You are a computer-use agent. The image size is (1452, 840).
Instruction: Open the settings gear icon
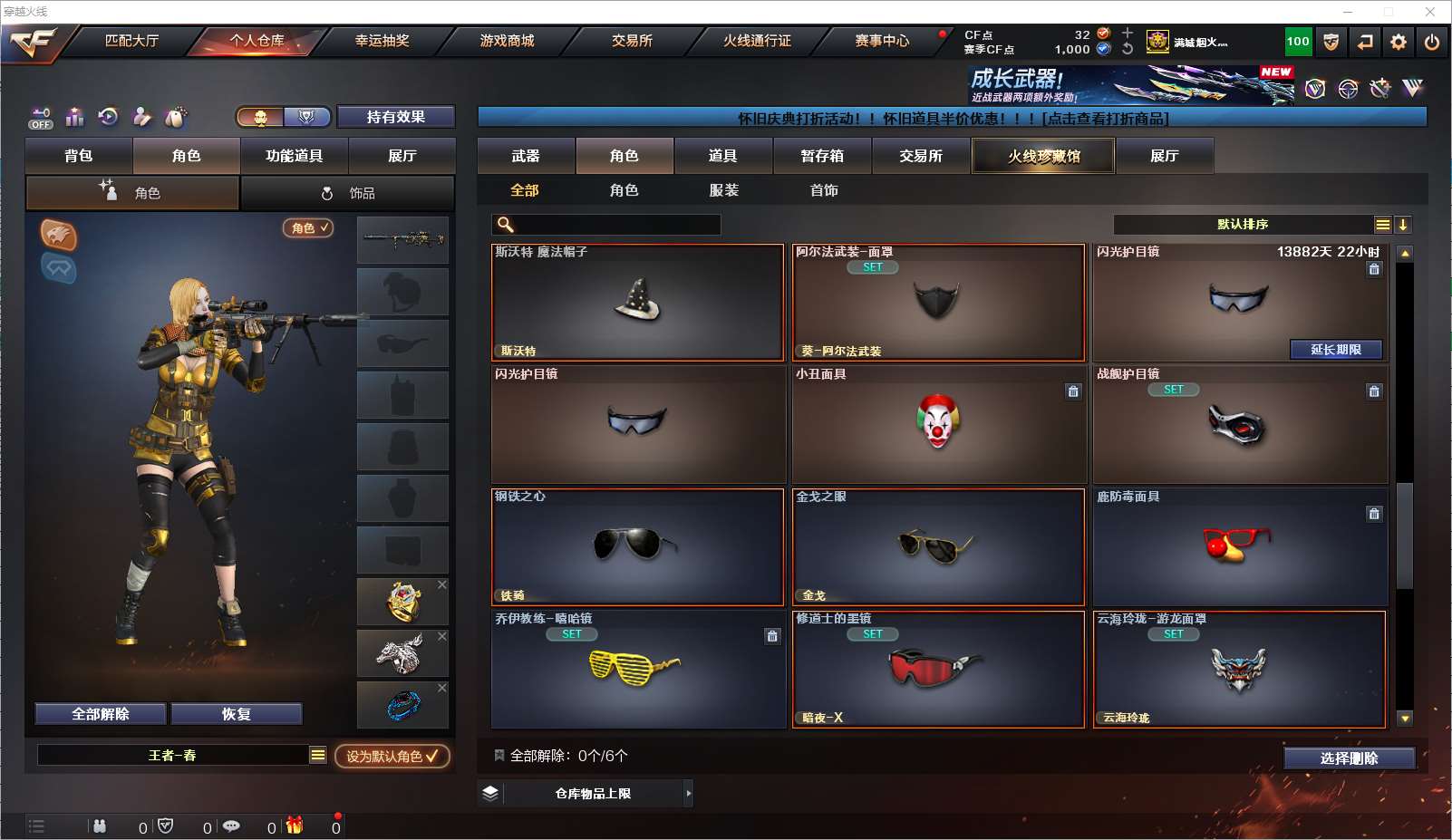(1399, 42)
